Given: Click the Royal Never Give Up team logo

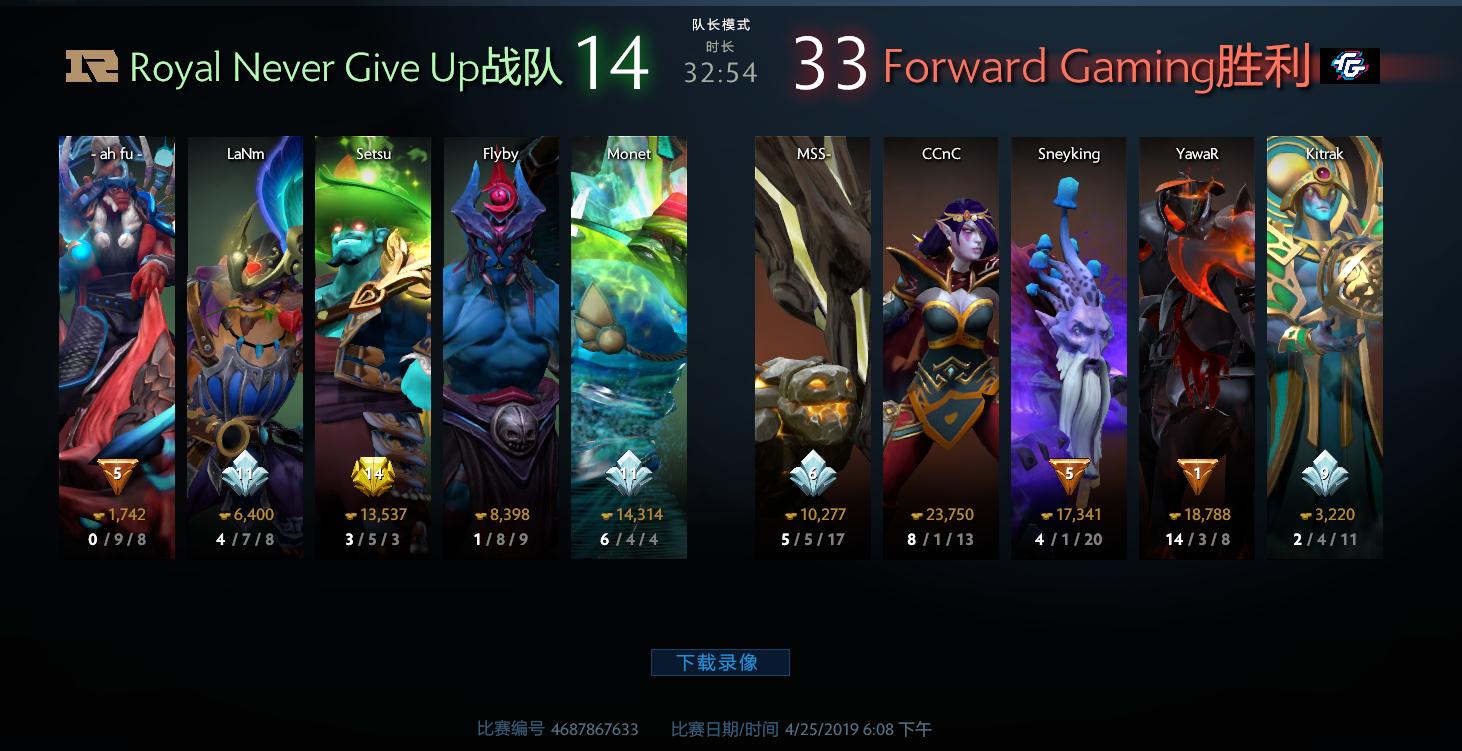Looking at the screenshot, I should coord(91,66).
